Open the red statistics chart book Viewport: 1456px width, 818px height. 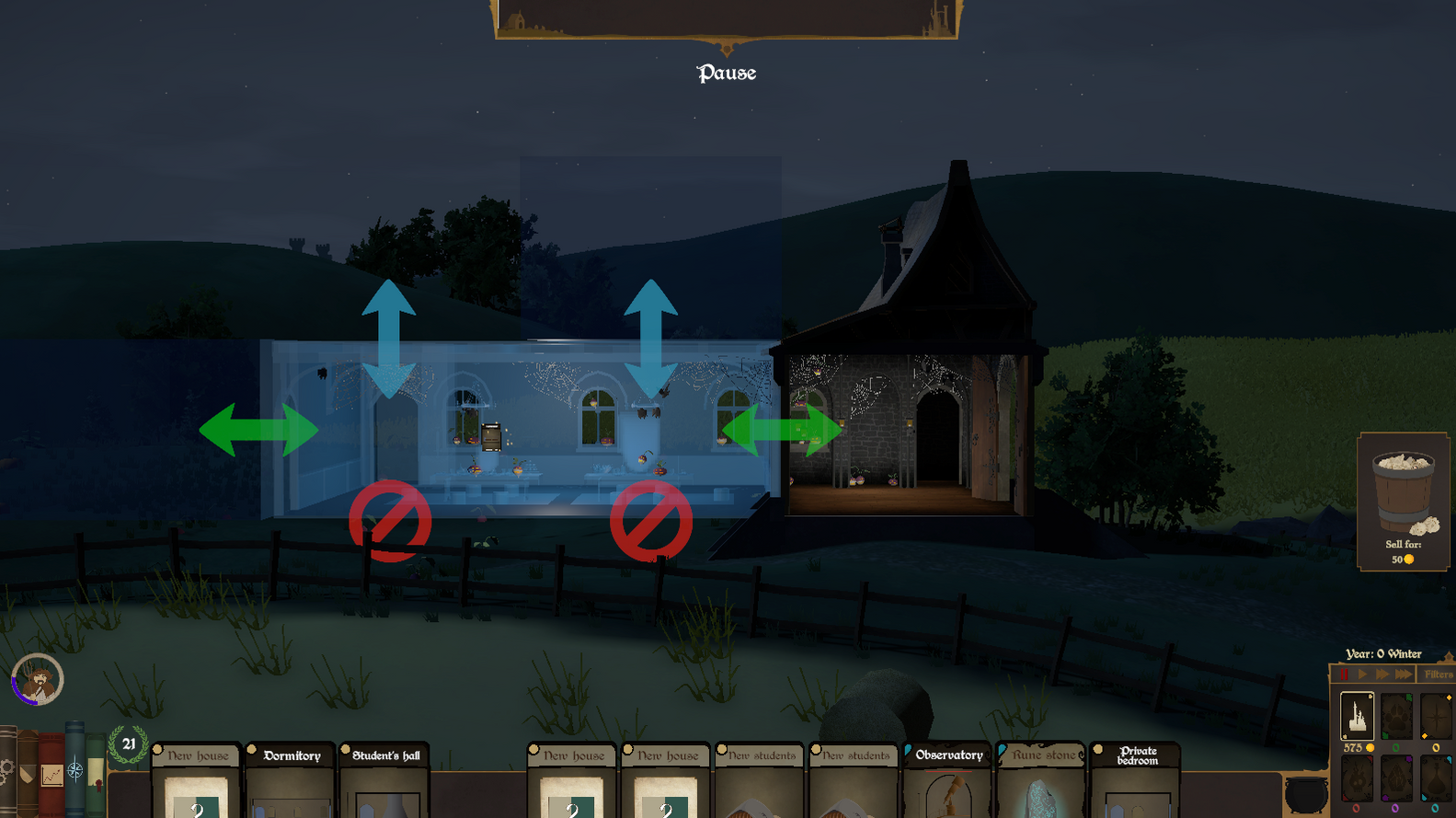coord(52,774)
